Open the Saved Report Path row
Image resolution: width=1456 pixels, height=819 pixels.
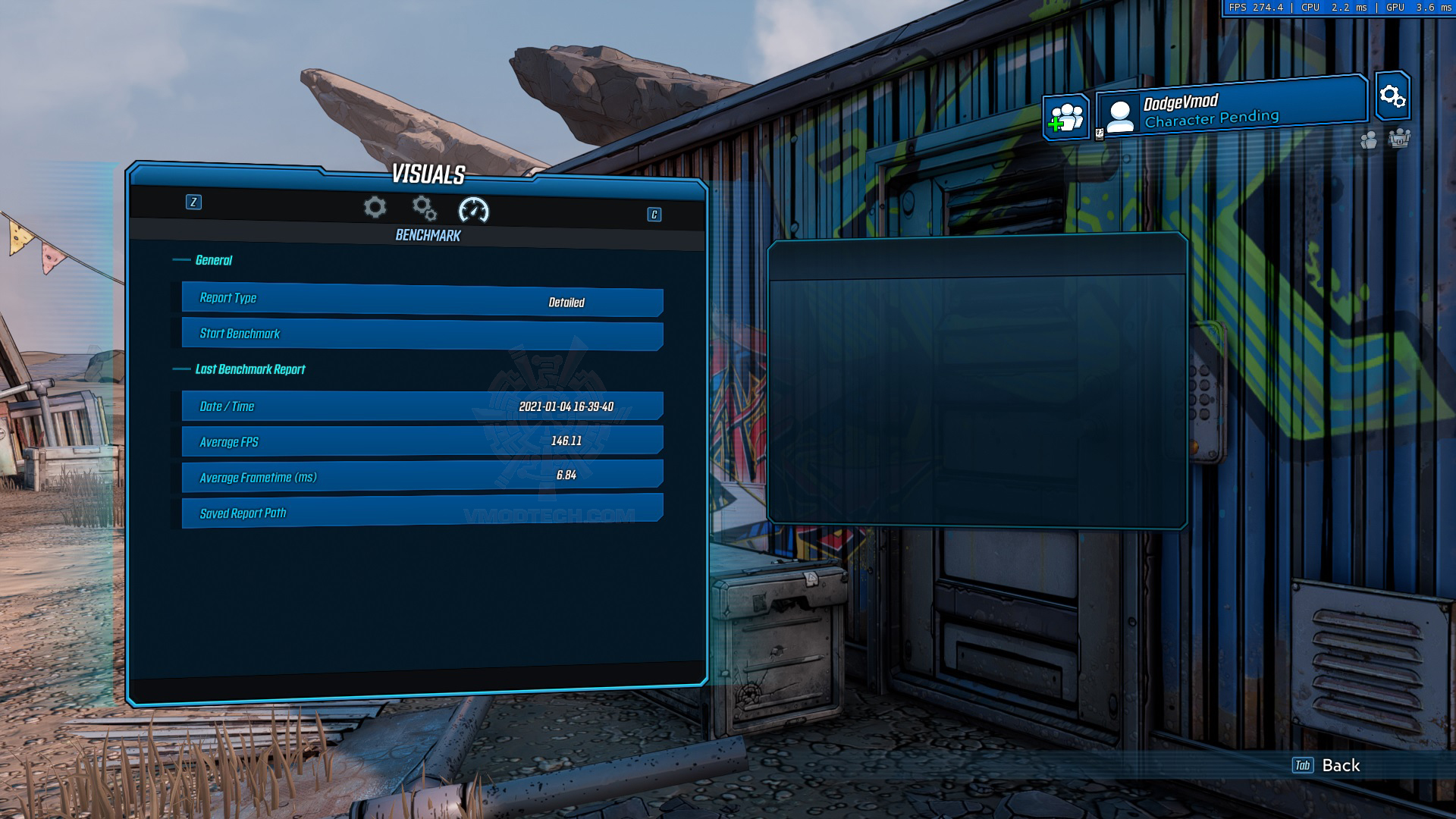coord(422,511)
